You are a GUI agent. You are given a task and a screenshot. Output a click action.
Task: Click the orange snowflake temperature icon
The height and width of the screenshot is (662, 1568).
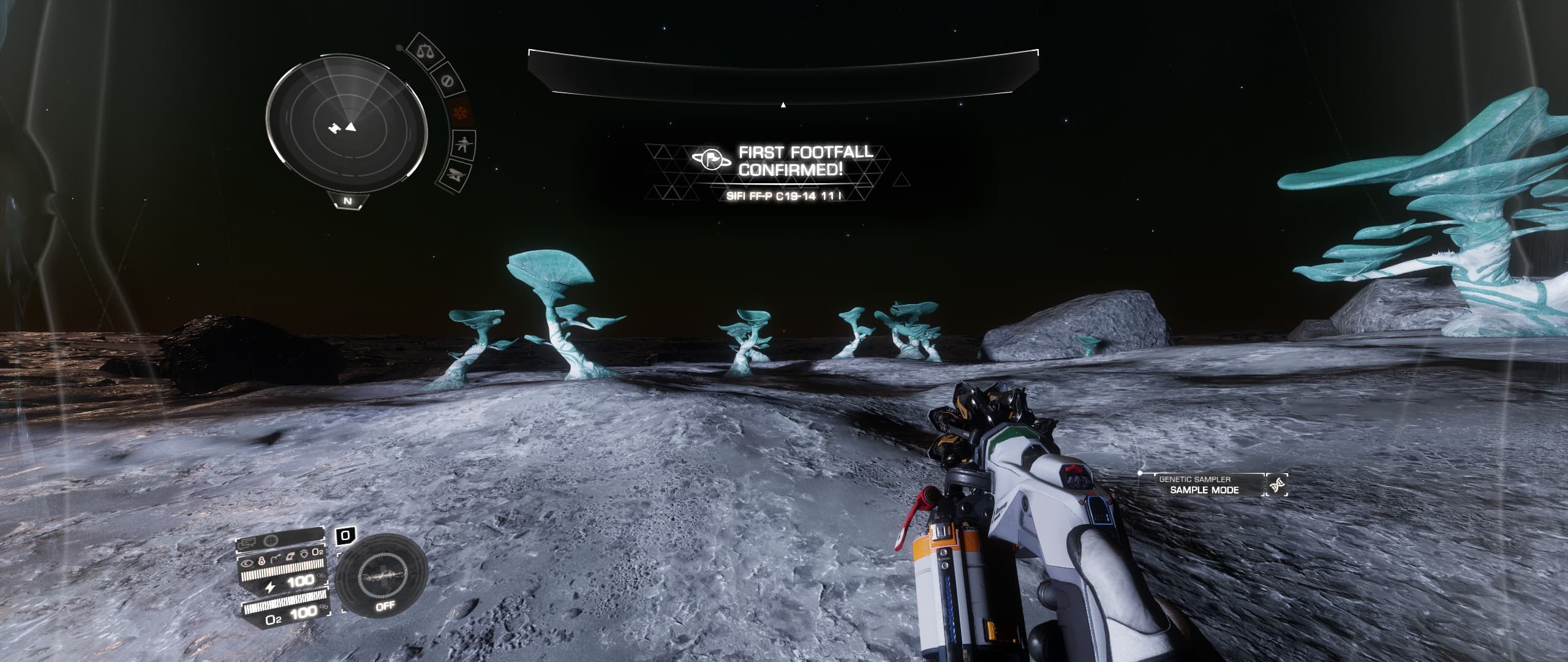tap(458, 113)
